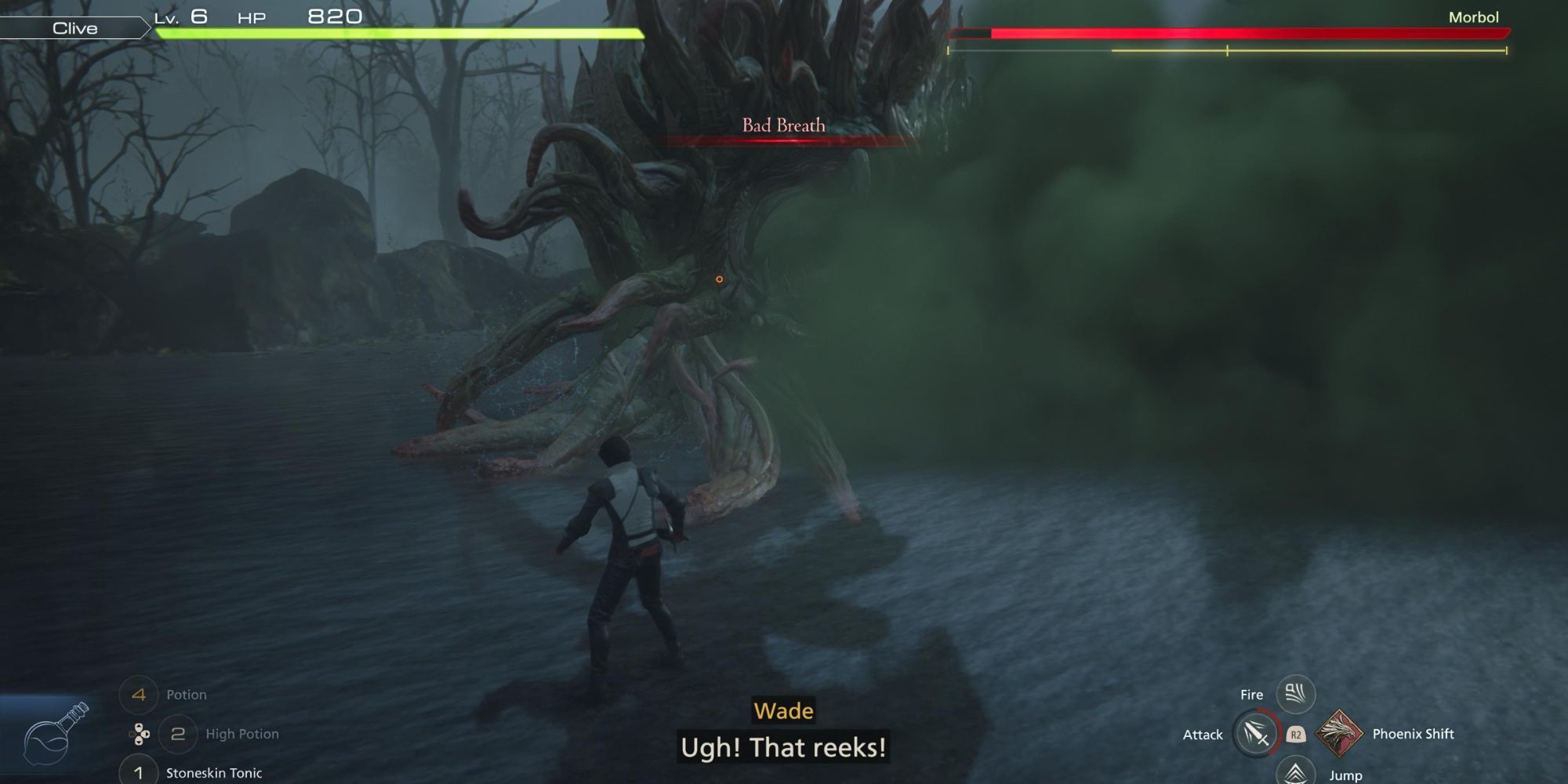Image resolution: width=1568 pixels, height=784 pixels.
Task: Select the Attack sword icon
Action: (1257, 734)
